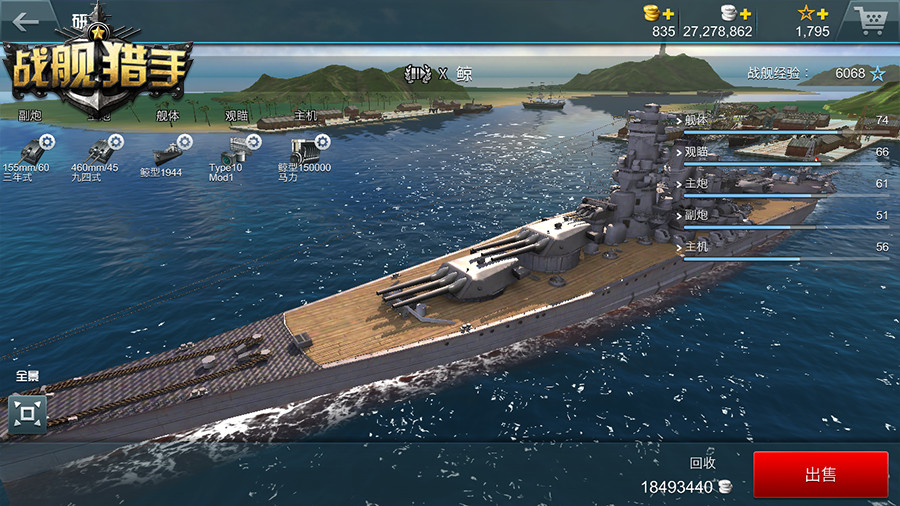Open the 观瞄 targeting stat row
900x506 pixels.
pyautogui.click(x=785, y=153)
